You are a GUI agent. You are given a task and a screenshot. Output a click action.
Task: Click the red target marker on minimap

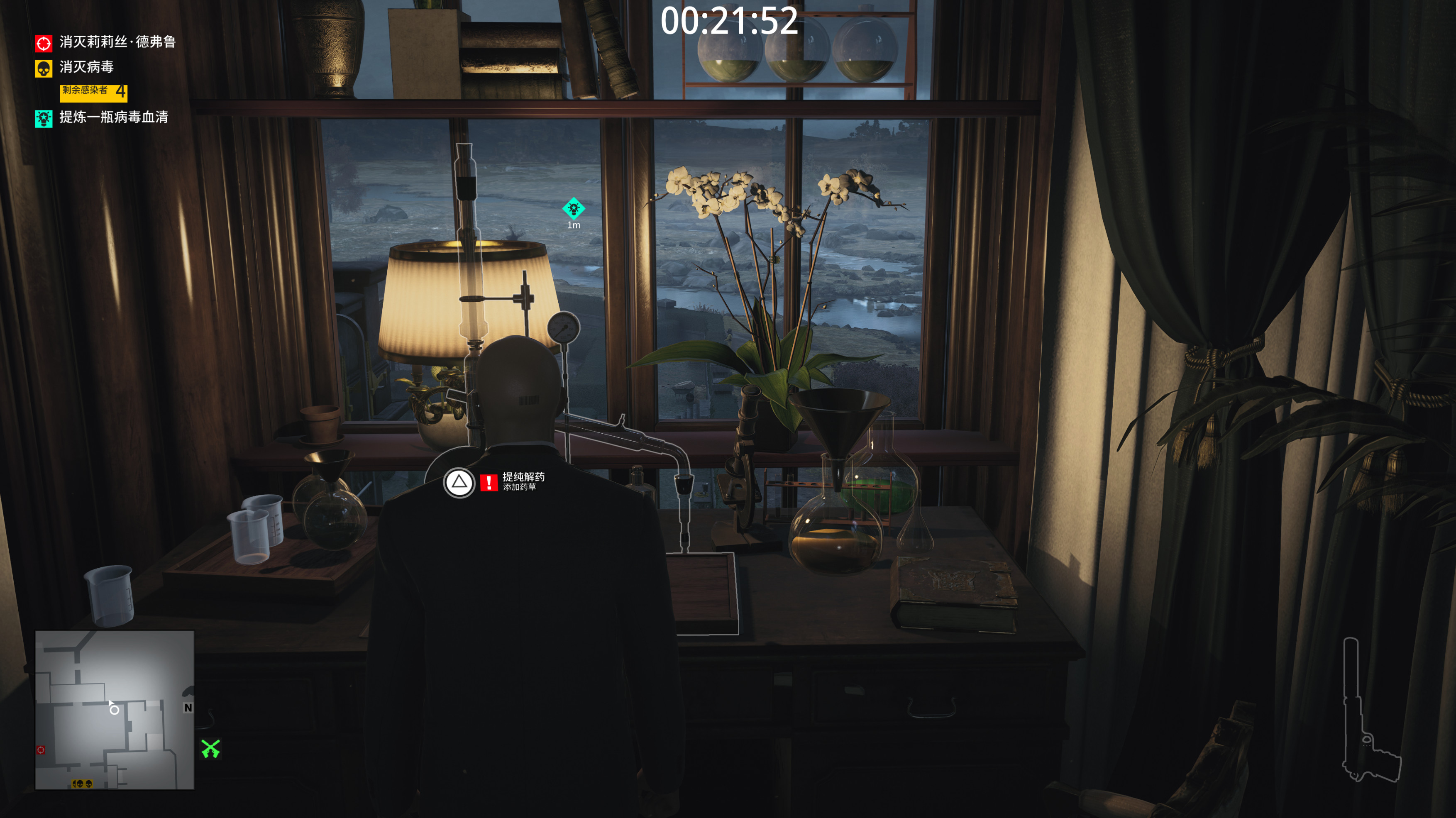tap(41, 750)
